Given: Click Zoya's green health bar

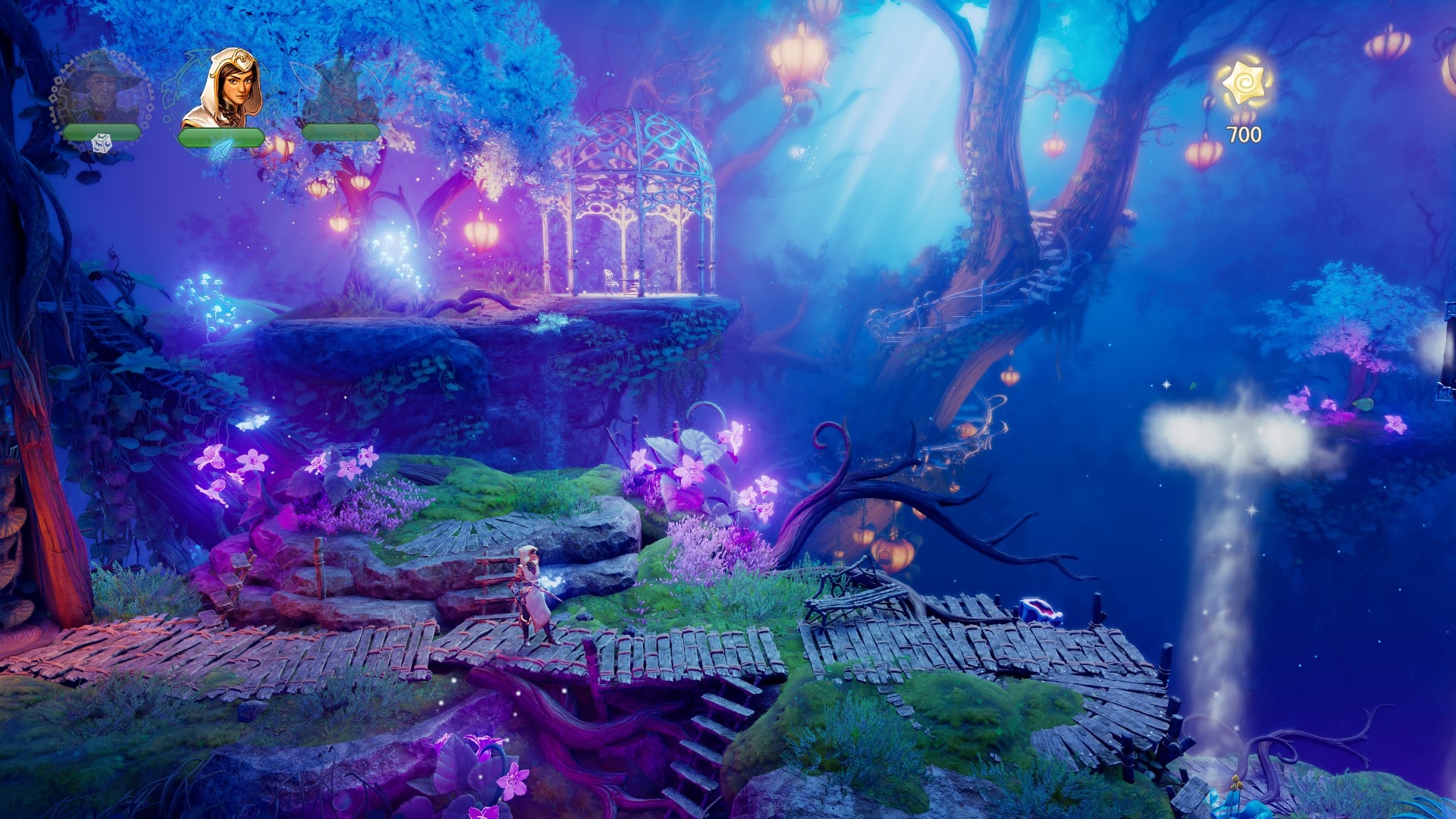Looking at the screenshot, I should [x=222, y=136].
